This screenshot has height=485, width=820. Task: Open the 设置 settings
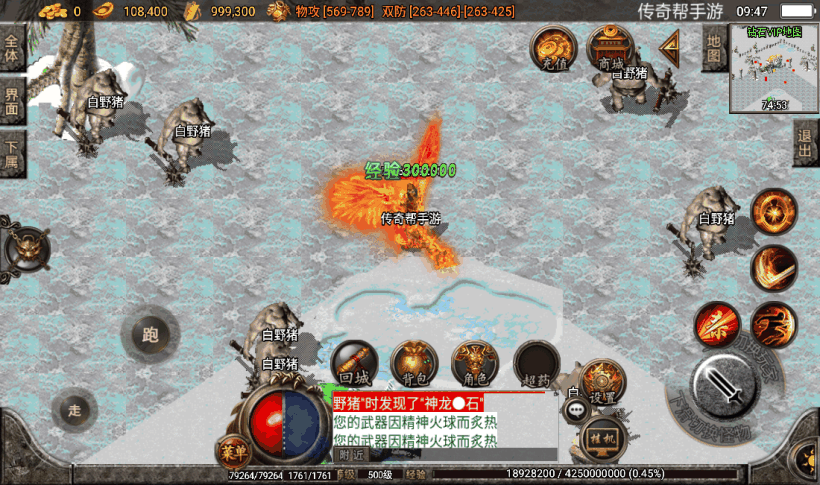coord(602,382)
